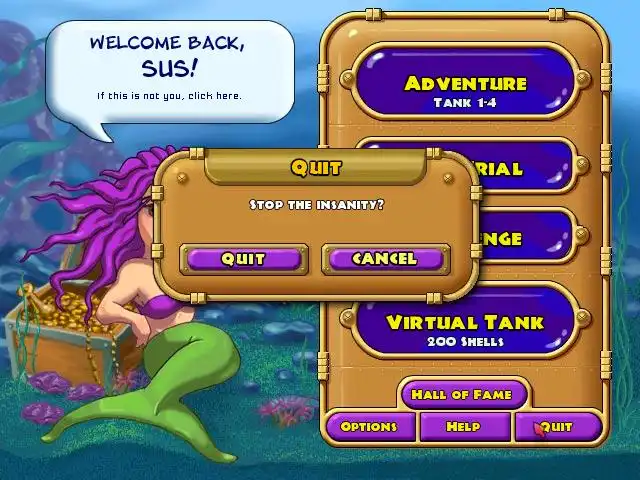The height and width of the screenshot is (480, 640).
Task: Start Adventure mode Tank 1-4
Action: (465, 89)
